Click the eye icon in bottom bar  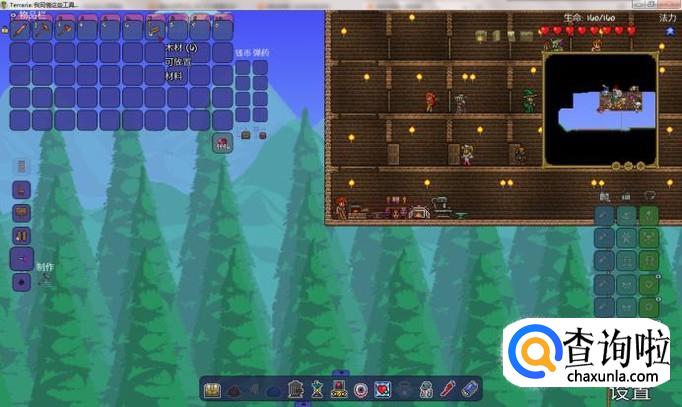(x=361, y=389)
